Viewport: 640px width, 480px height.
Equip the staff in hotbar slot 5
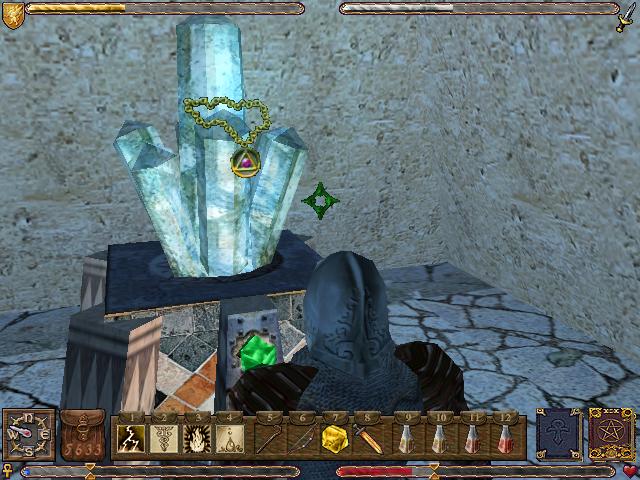tap(268, 438)
